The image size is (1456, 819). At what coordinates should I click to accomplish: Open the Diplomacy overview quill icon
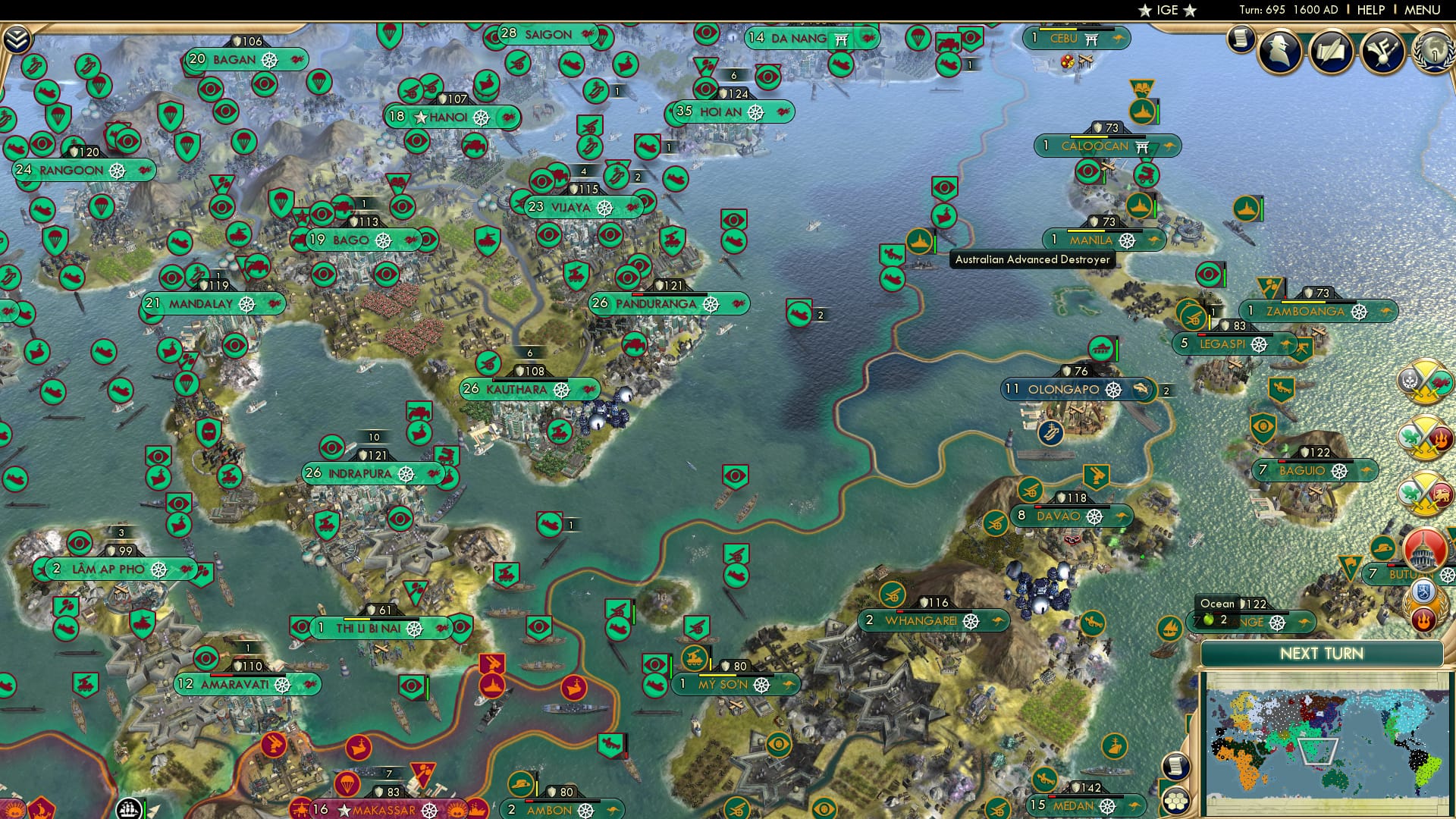(x=1331, y=52)
